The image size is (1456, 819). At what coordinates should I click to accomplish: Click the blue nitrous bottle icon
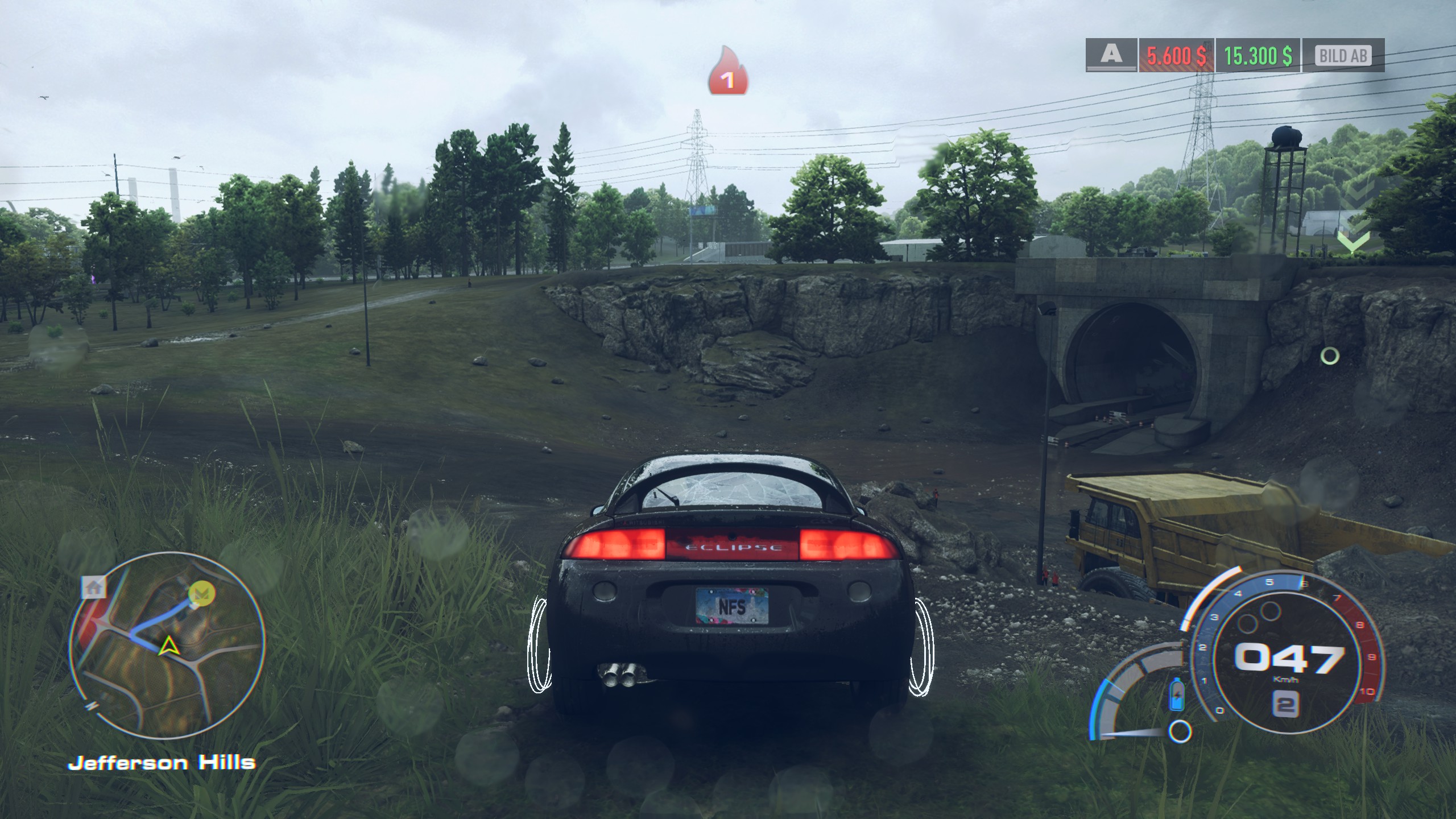coord(1176,694)
